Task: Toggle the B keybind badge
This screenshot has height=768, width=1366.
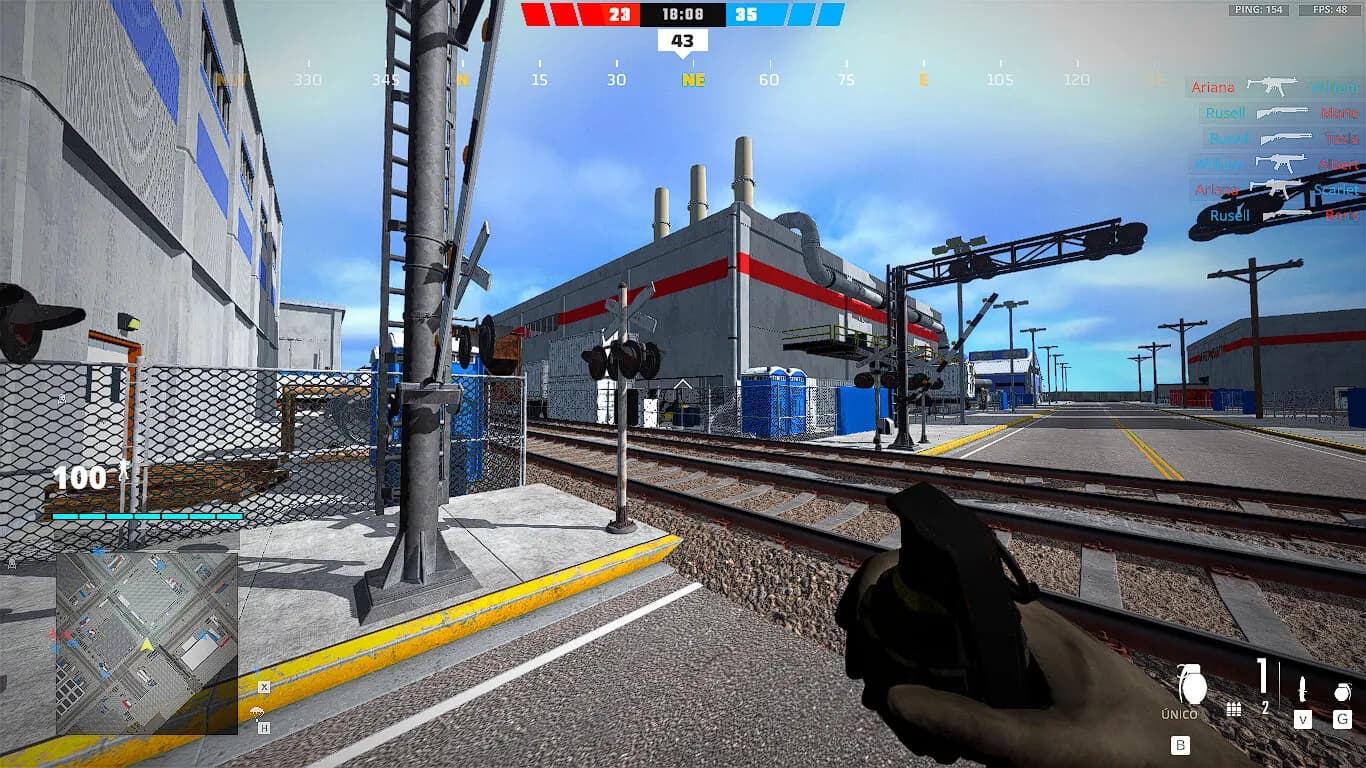Action: point(1181,744)
